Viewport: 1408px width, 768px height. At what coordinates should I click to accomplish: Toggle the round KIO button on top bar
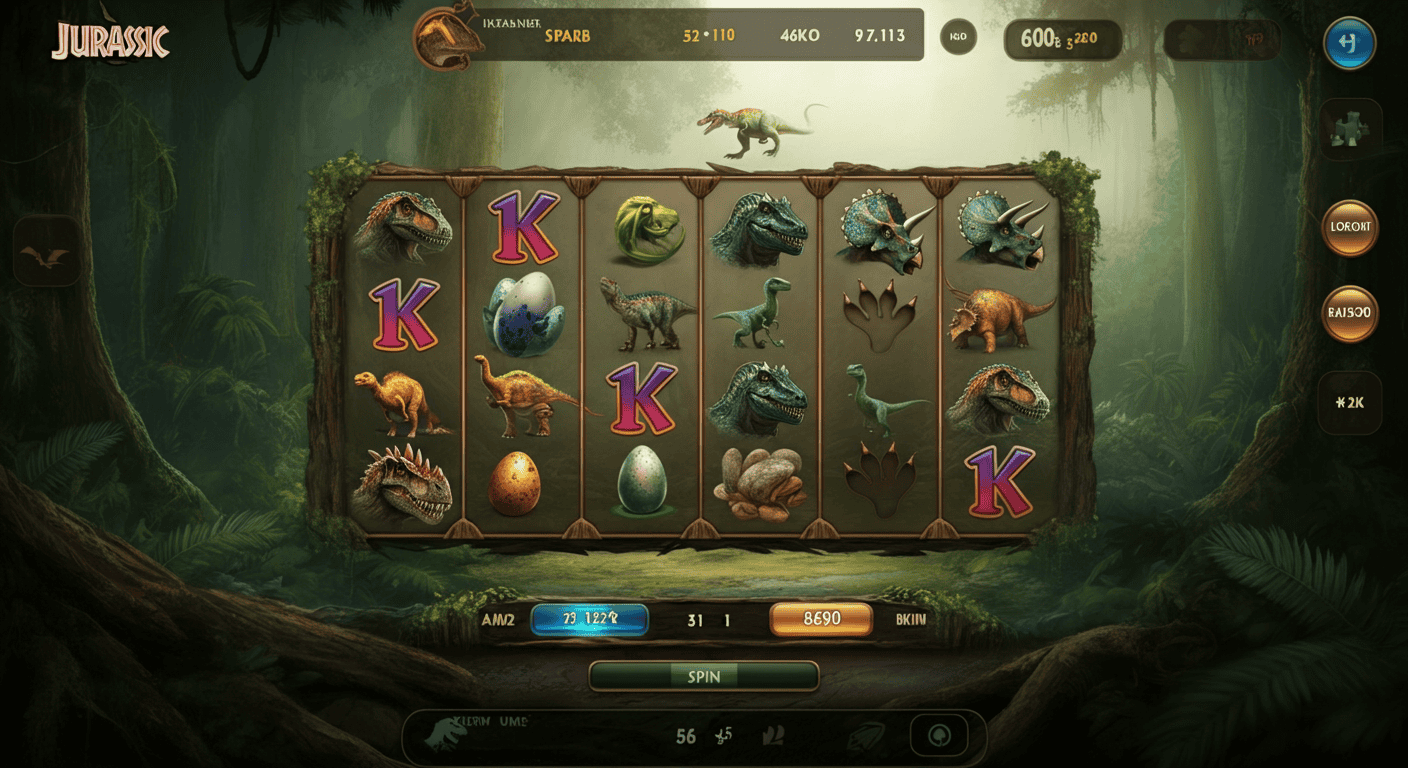click(958, 35)
